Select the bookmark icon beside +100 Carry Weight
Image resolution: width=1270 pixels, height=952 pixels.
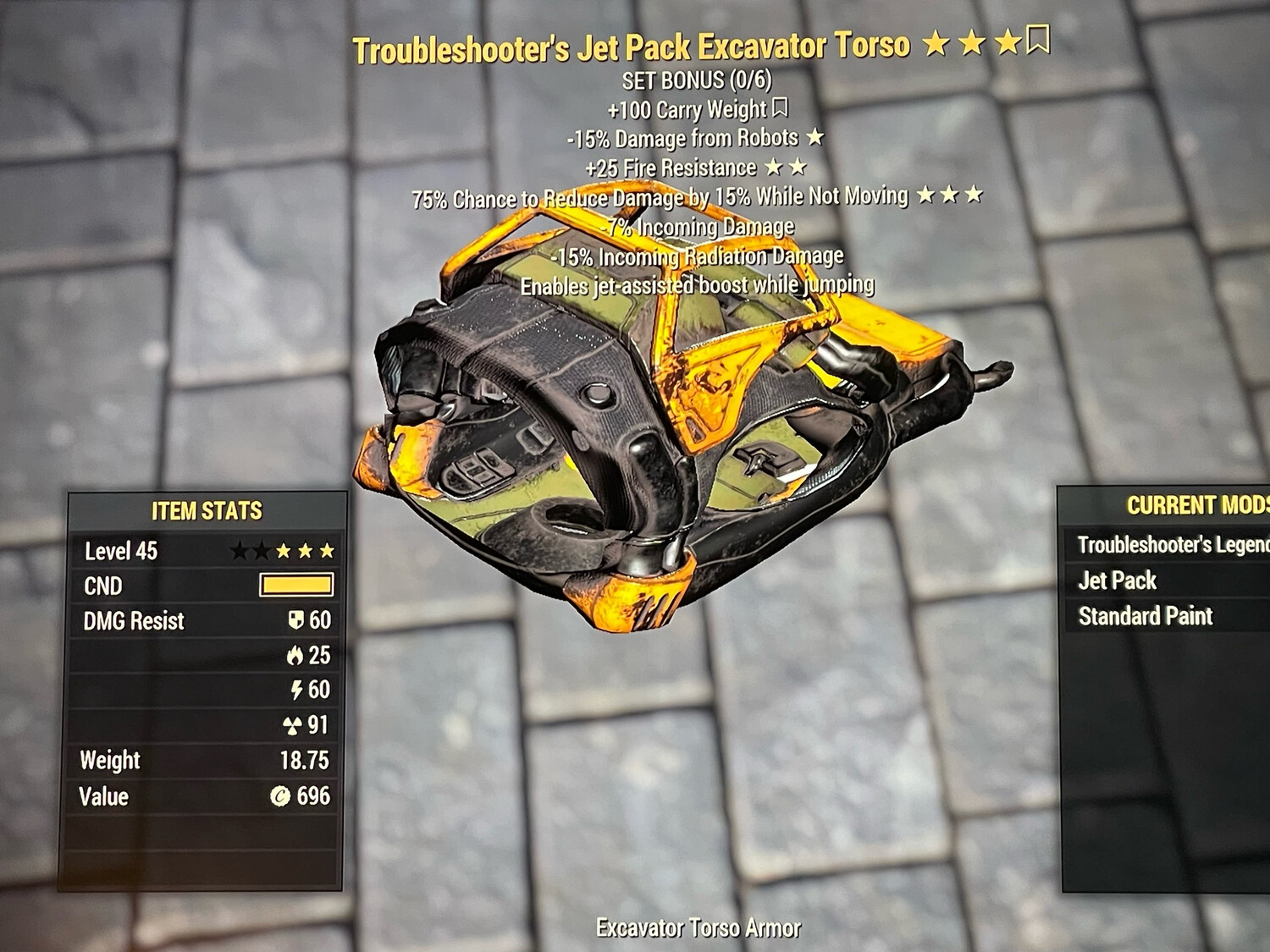(781, 109)
